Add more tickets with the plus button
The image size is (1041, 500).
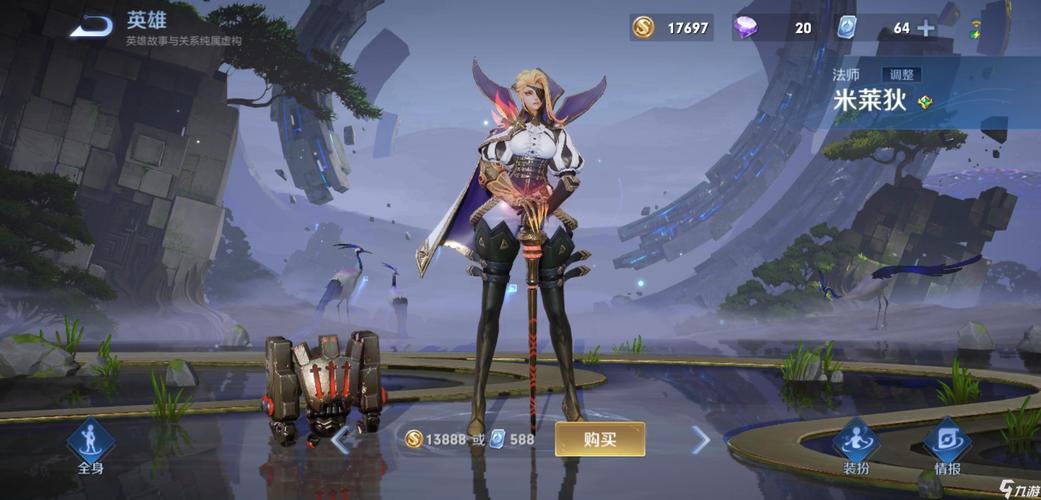click(x=927, y=28)
